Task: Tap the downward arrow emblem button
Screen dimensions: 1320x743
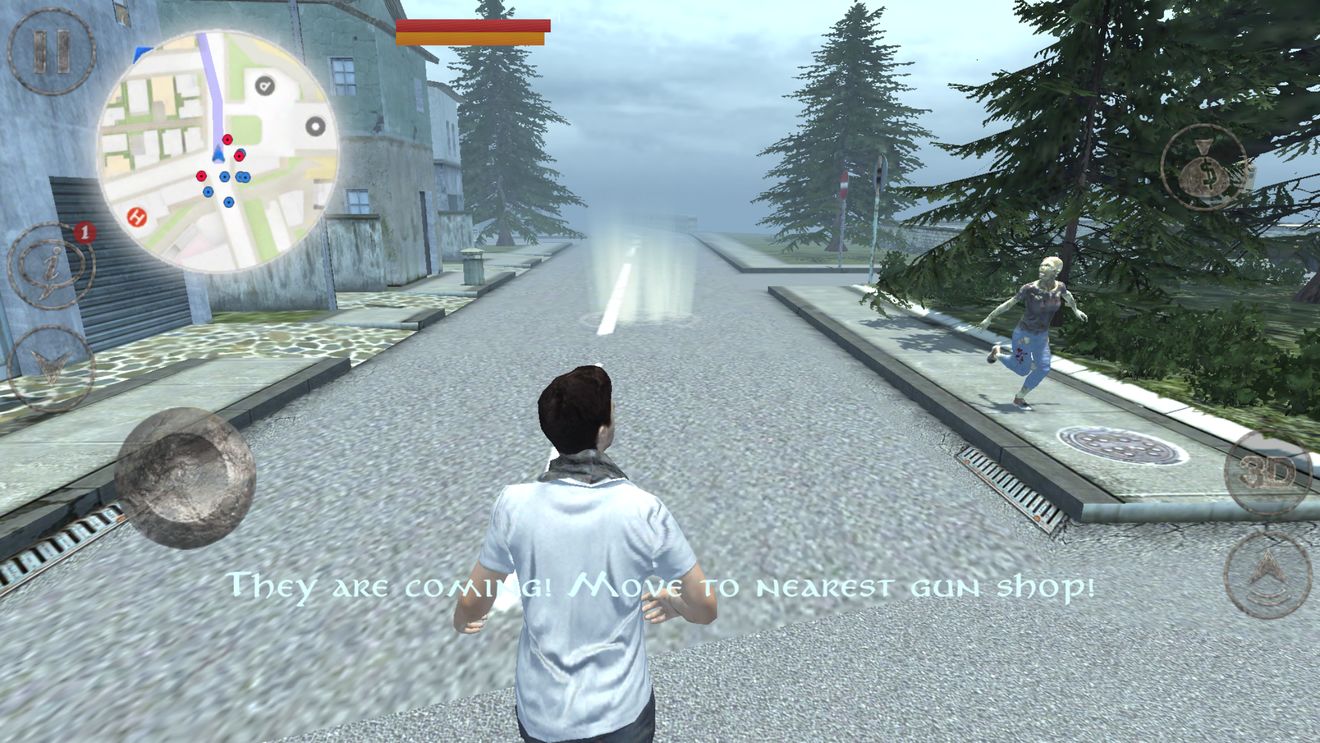Action: pos(50,368)
